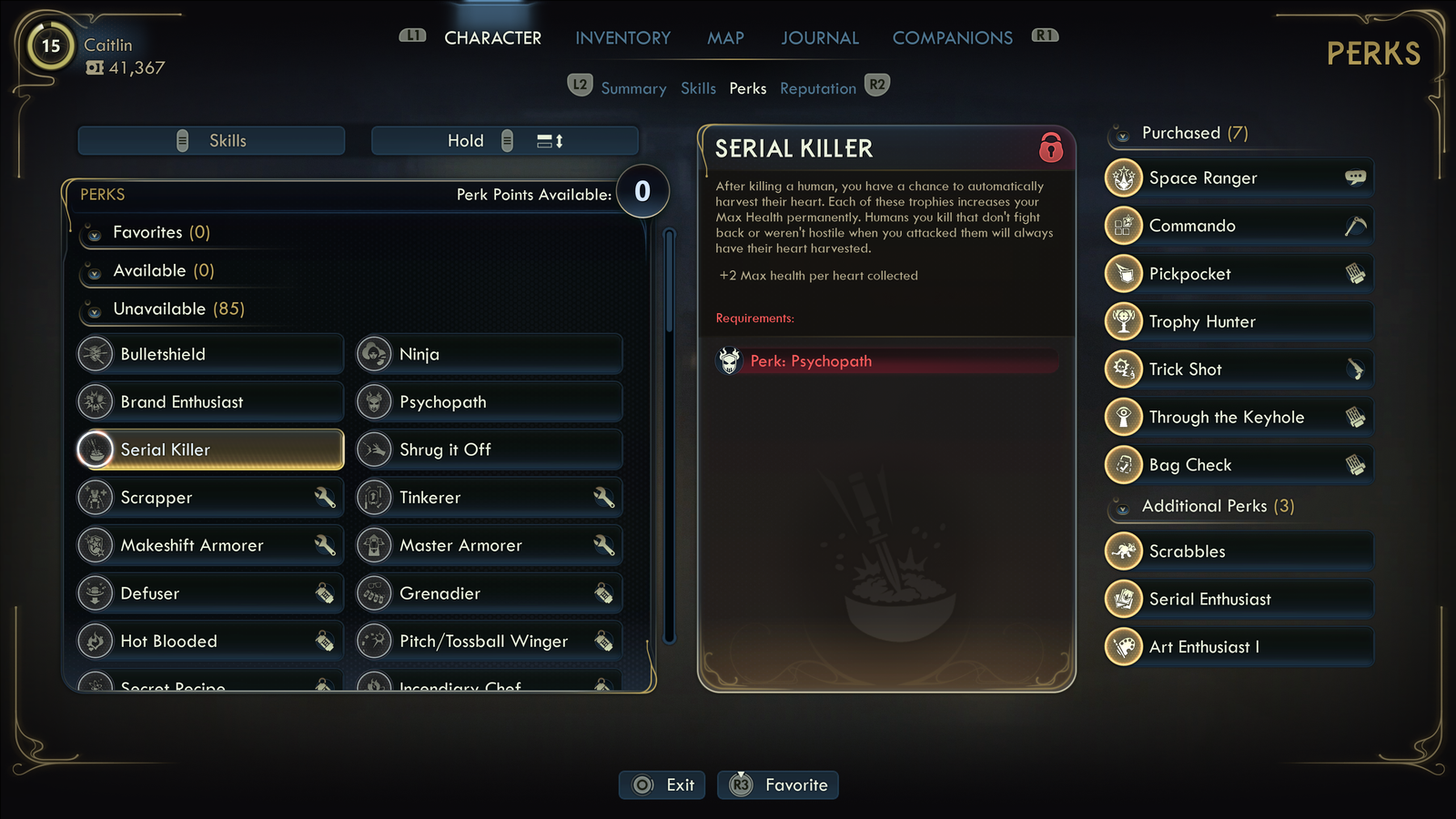Image resolution: width=1456 pixels, height=819 pixels.
Task: View the Trophy Hunter purchased perk
Action: (1239, 321)
